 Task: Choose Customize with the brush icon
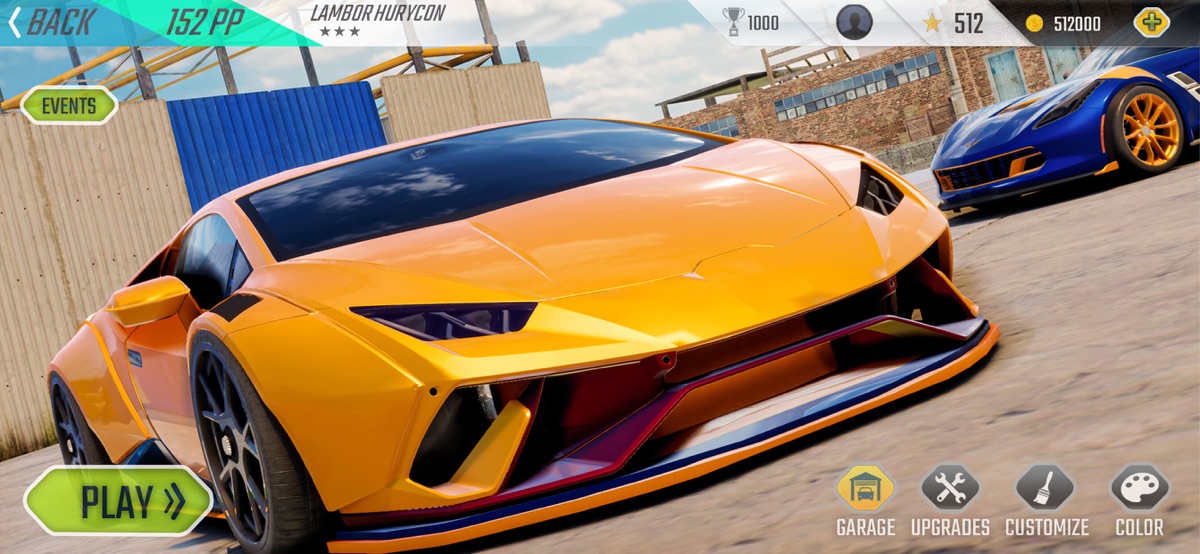click(x=1046, y=490)
